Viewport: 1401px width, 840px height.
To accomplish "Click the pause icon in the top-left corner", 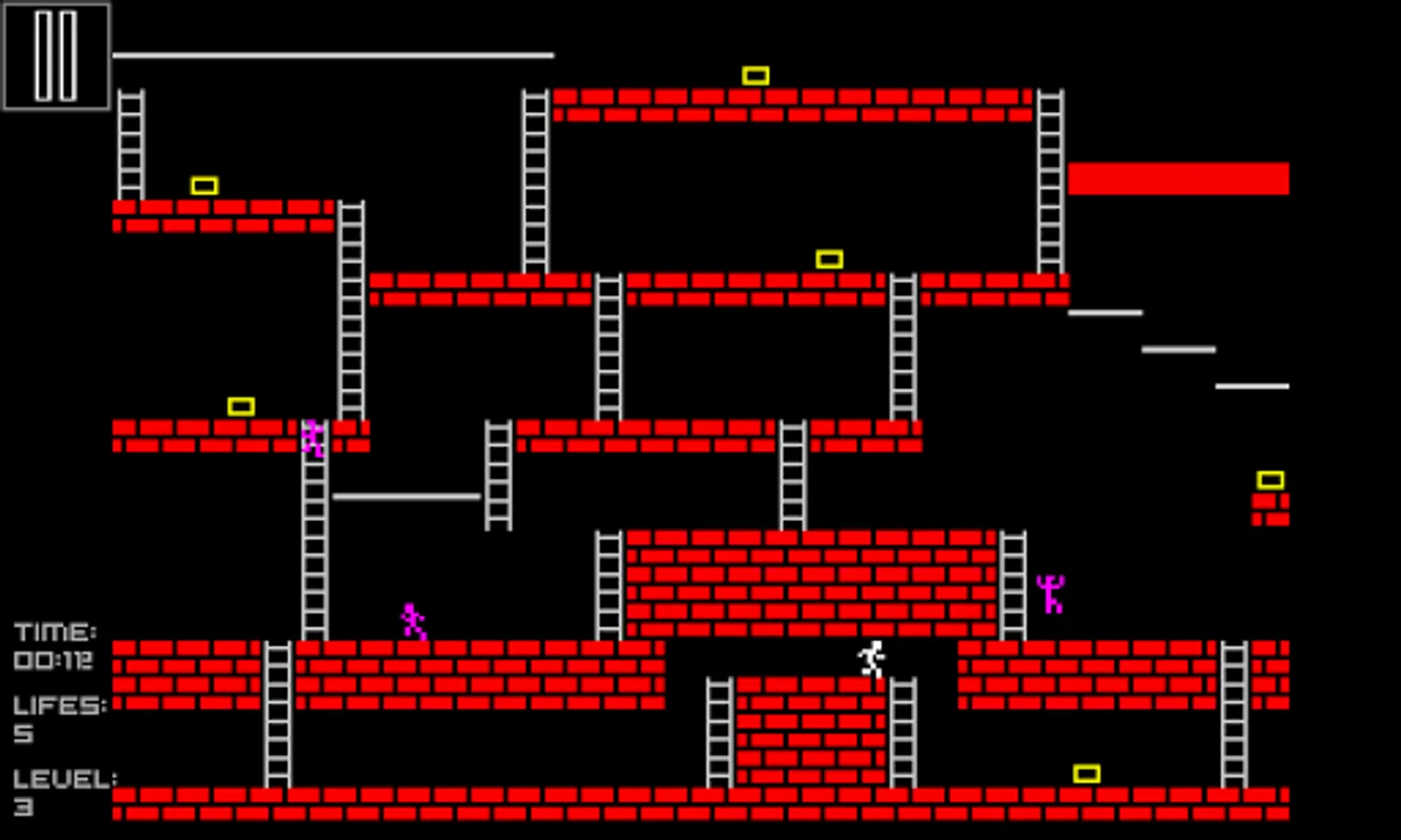I will 56,56.
